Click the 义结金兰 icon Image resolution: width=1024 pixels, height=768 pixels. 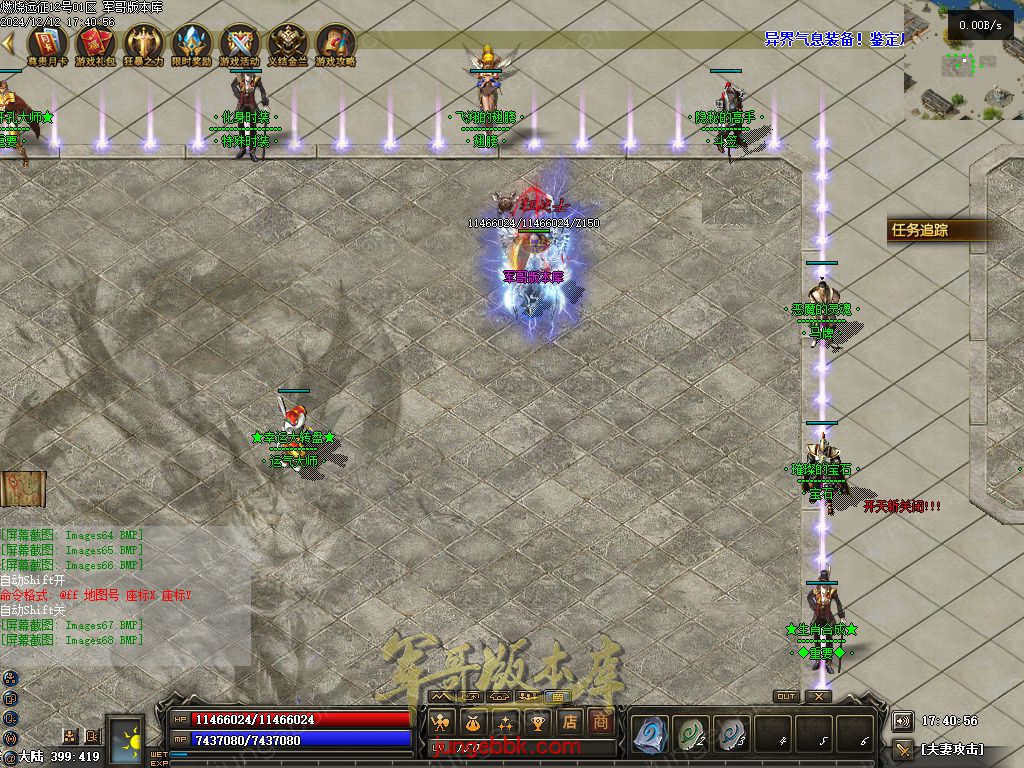click(287, 44)
